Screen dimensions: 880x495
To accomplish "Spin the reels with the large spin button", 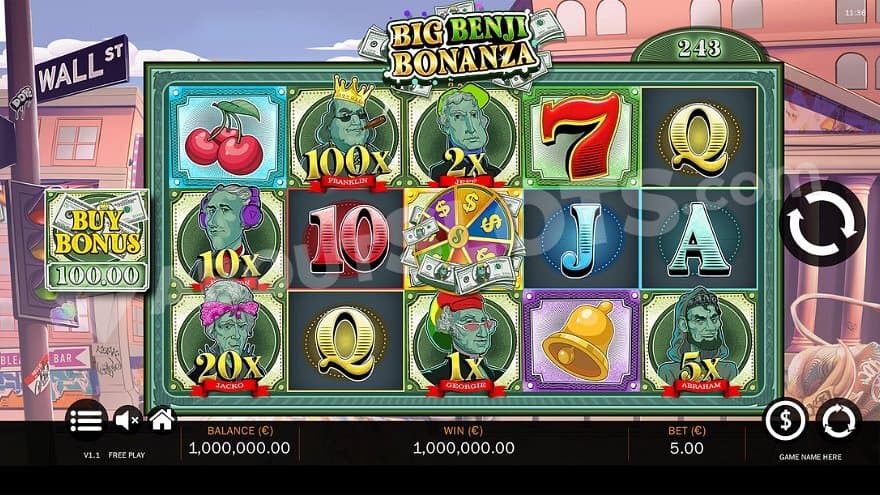I will coord(822,223).
